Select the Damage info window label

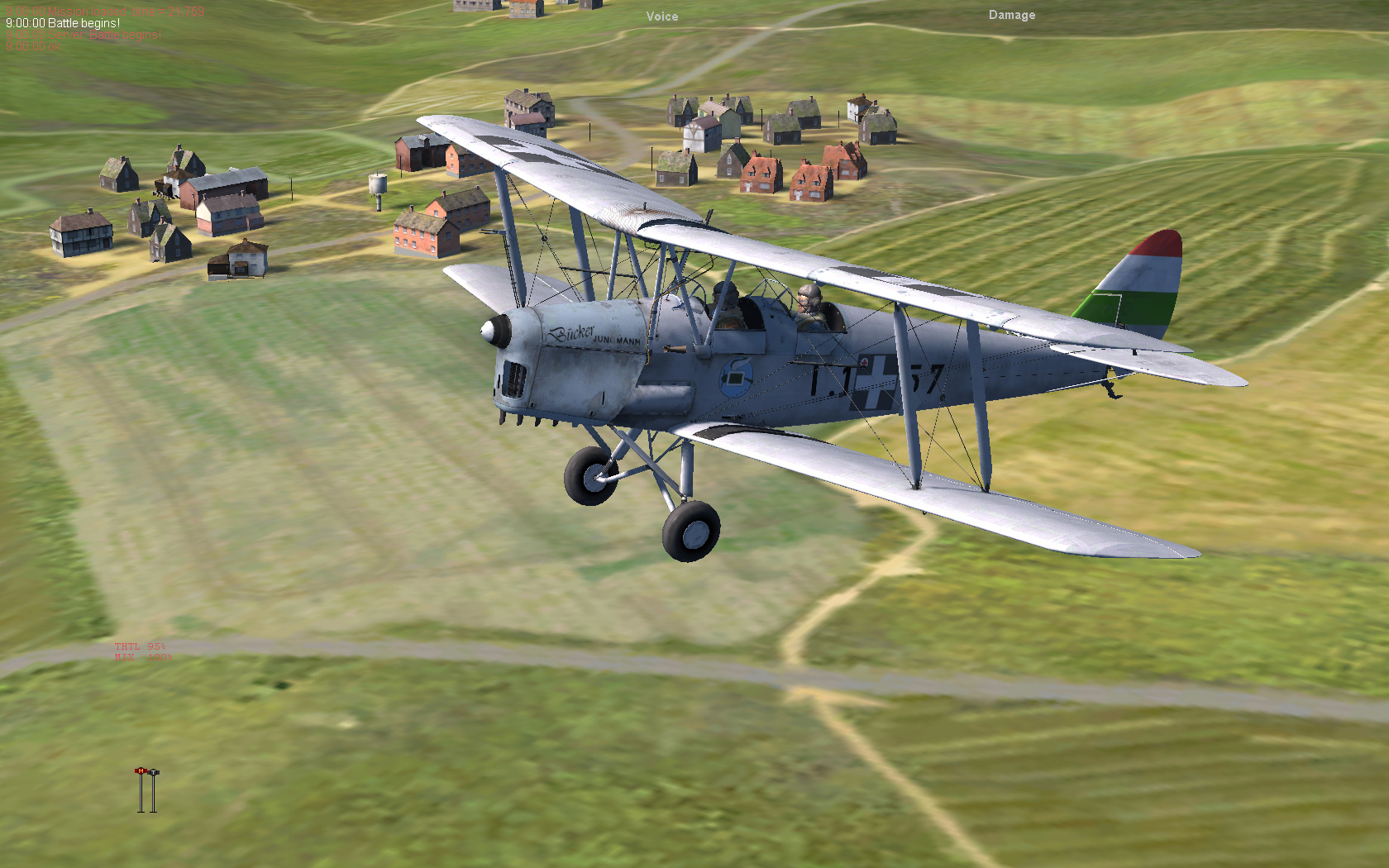pyautogui.click(x=1011, y=15)
